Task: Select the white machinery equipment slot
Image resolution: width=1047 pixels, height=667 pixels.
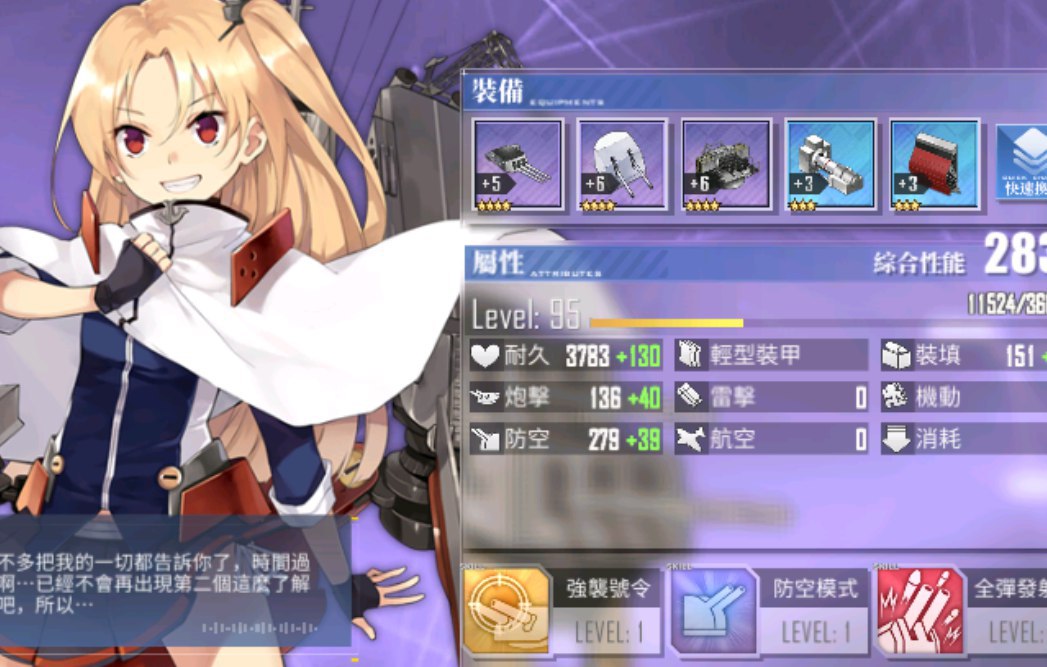Action: [x=830, y=164]
